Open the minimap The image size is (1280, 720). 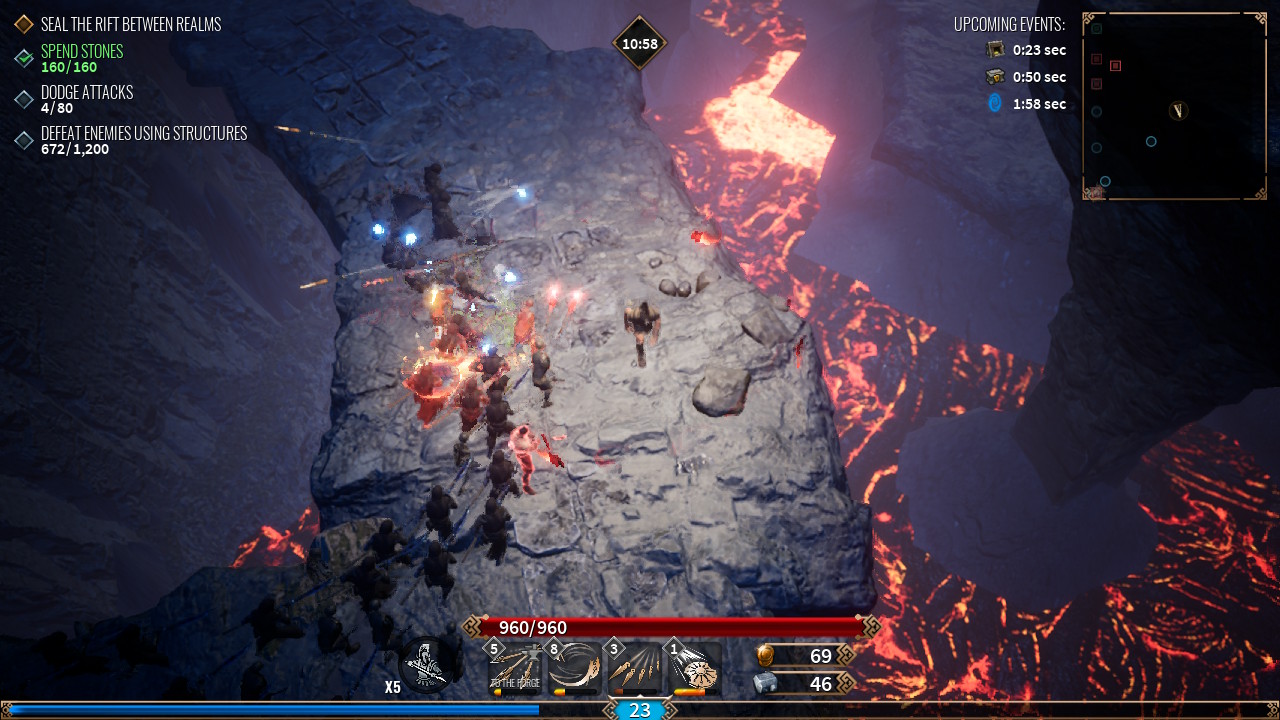[x=1174, y=106]
